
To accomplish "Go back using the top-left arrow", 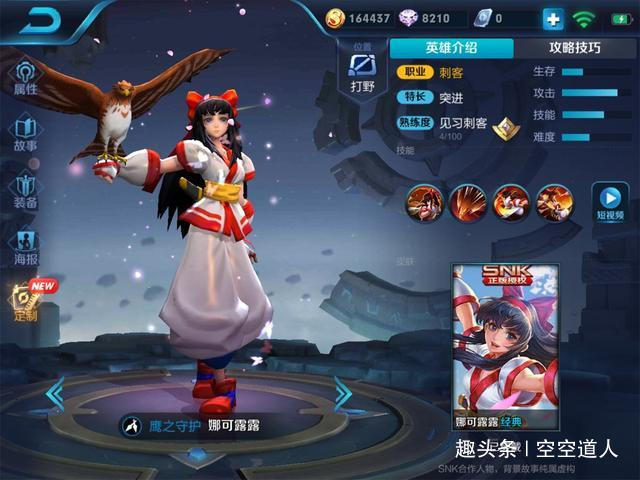I will (40, 20).
